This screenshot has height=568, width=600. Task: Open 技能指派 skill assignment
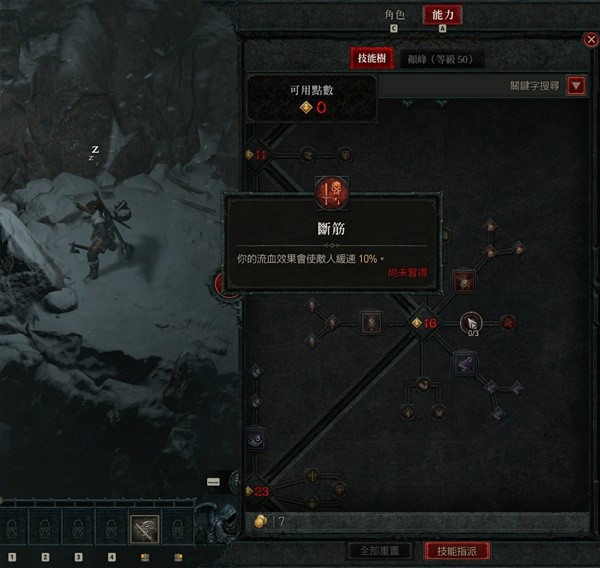click(x=457, y=550)
